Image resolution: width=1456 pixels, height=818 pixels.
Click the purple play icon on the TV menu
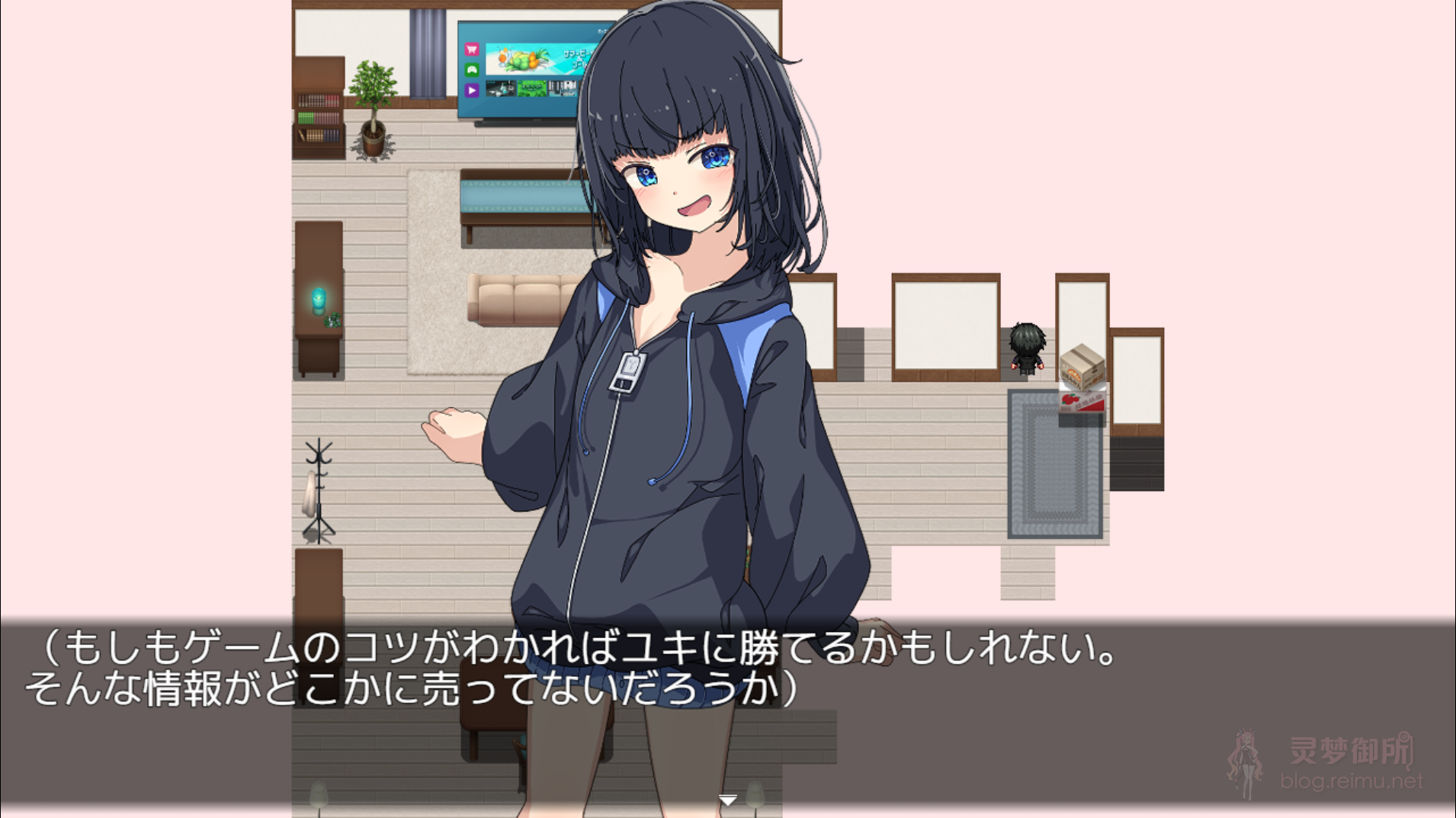(x=472, y=90)
